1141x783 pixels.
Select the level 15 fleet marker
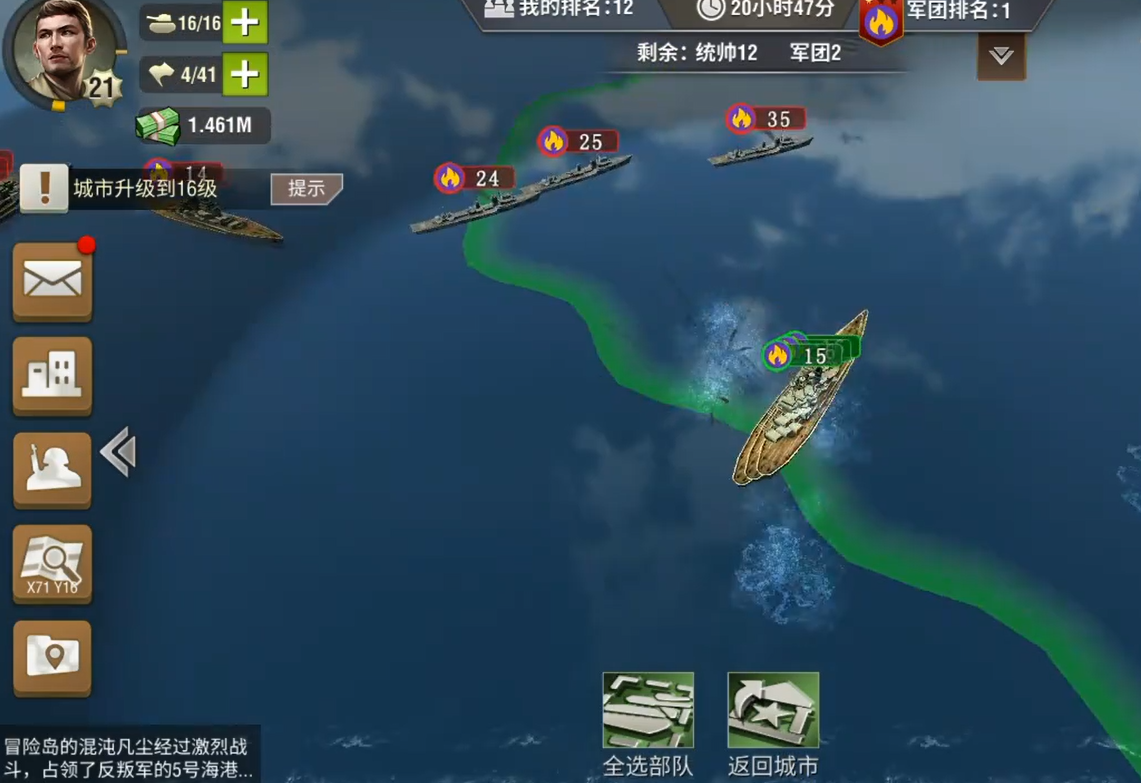[803, 355]
